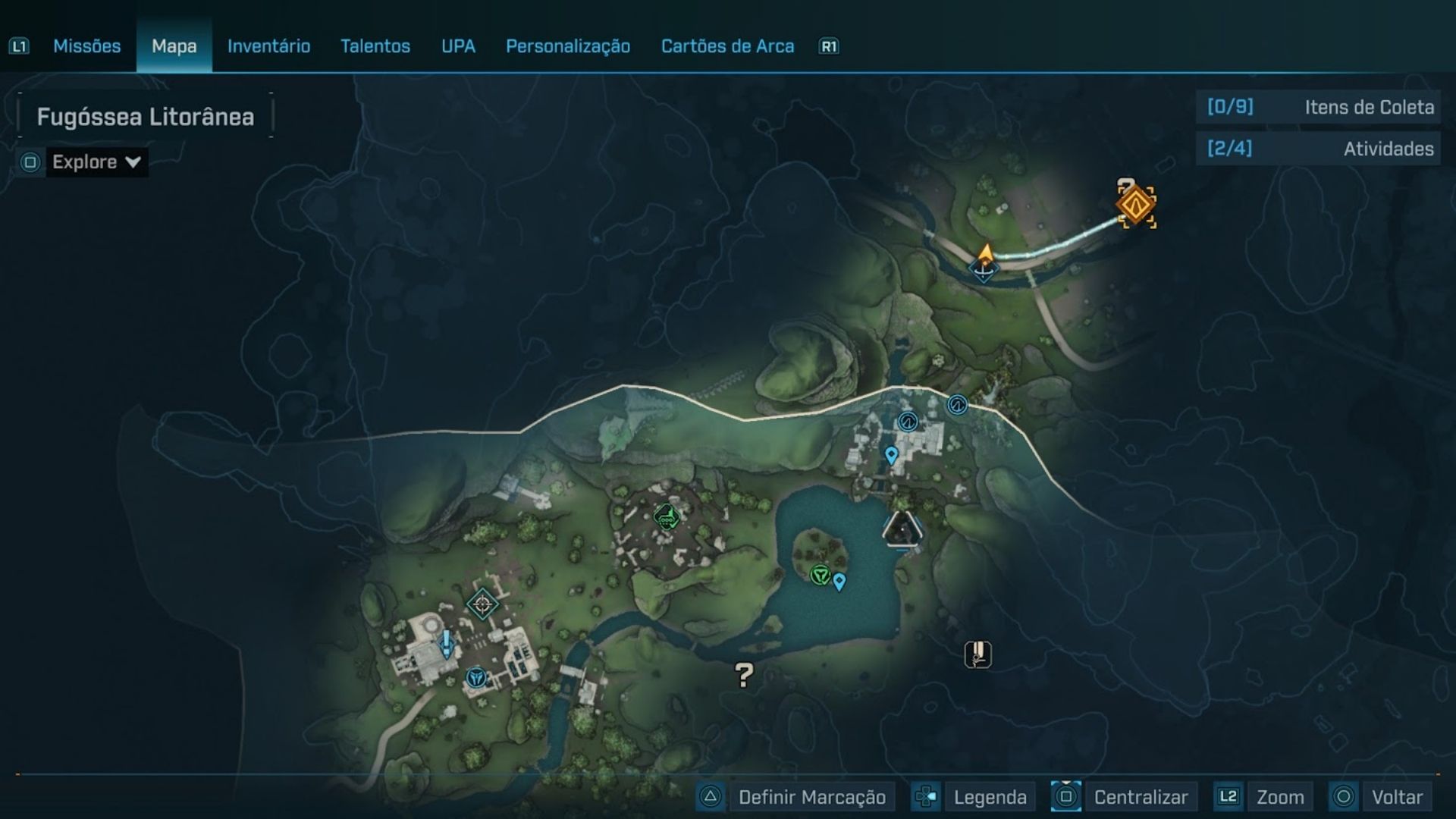The image size is (1456, 819).
Task: Choose the green robot-head marker
Action: [666, 517]
